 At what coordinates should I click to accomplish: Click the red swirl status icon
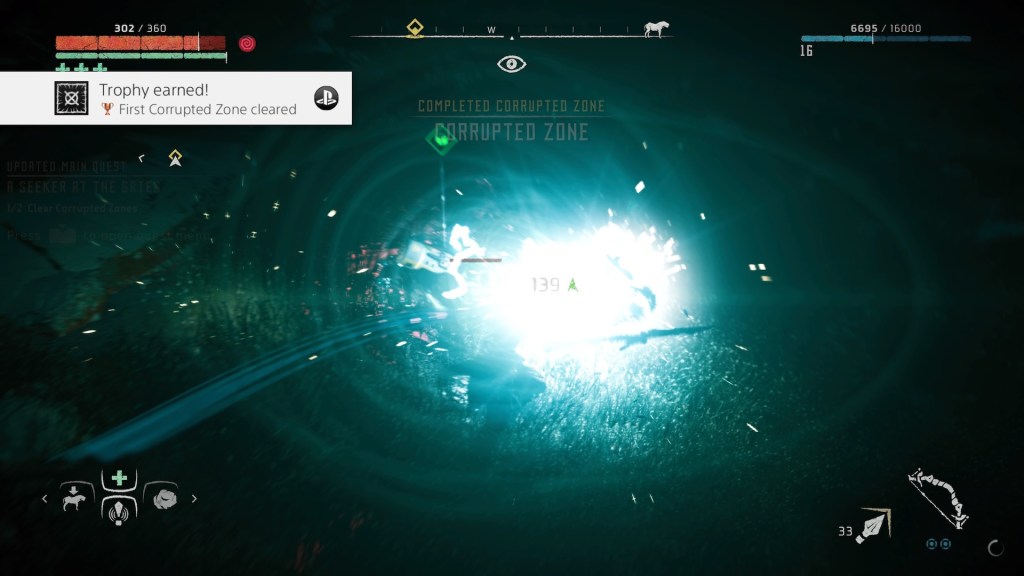(247, 44)
